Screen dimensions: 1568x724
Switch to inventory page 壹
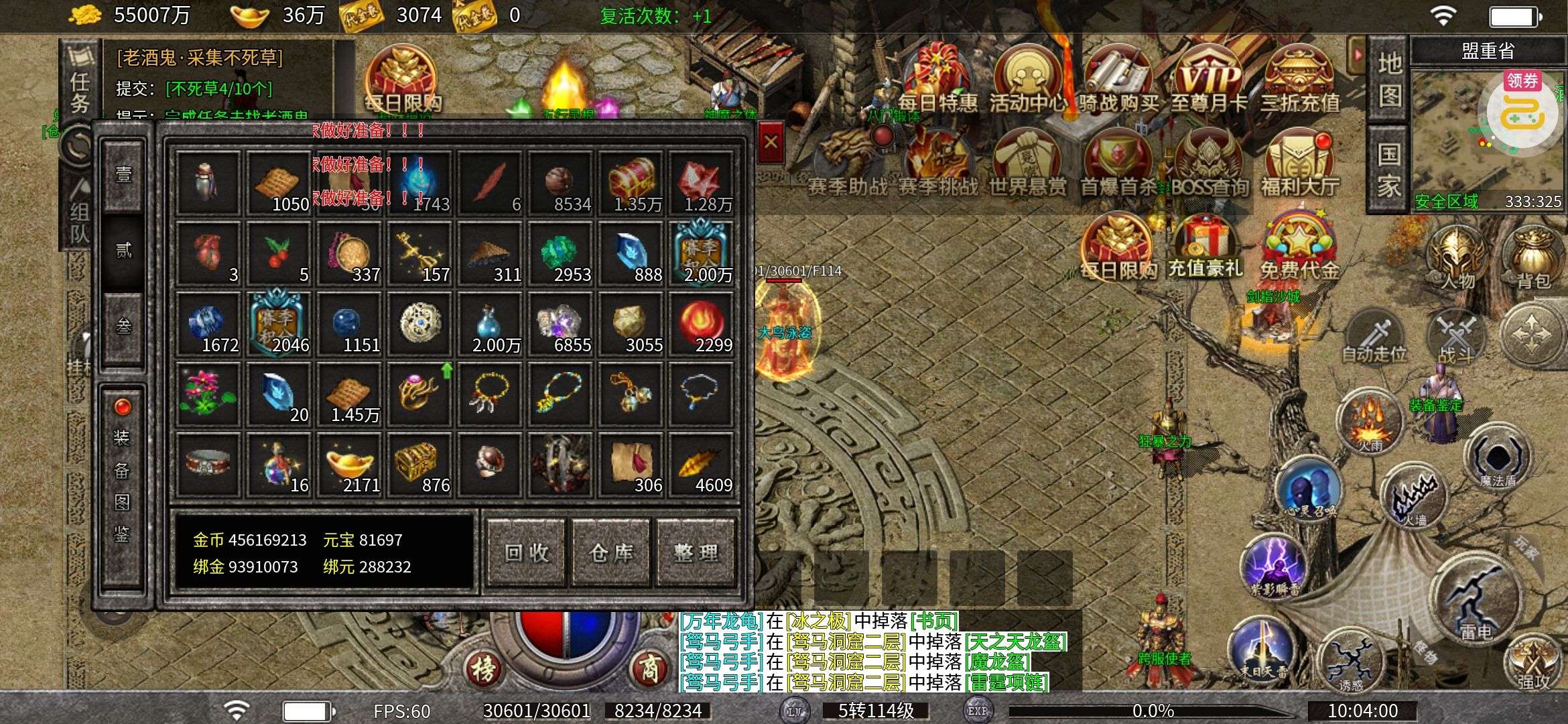click(124, 176)
